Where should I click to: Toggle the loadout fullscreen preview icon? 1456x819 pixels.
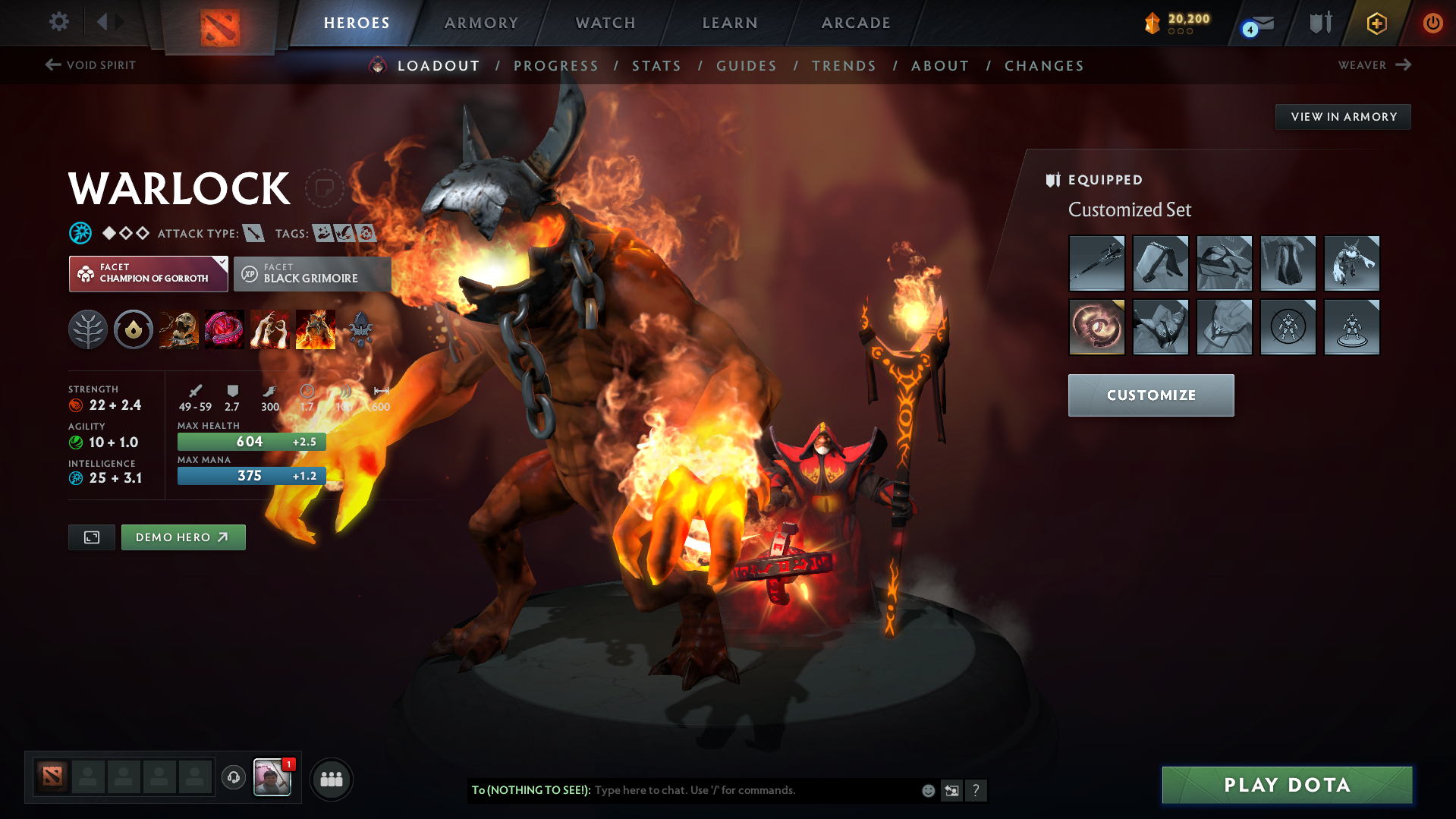click(91, 537)
